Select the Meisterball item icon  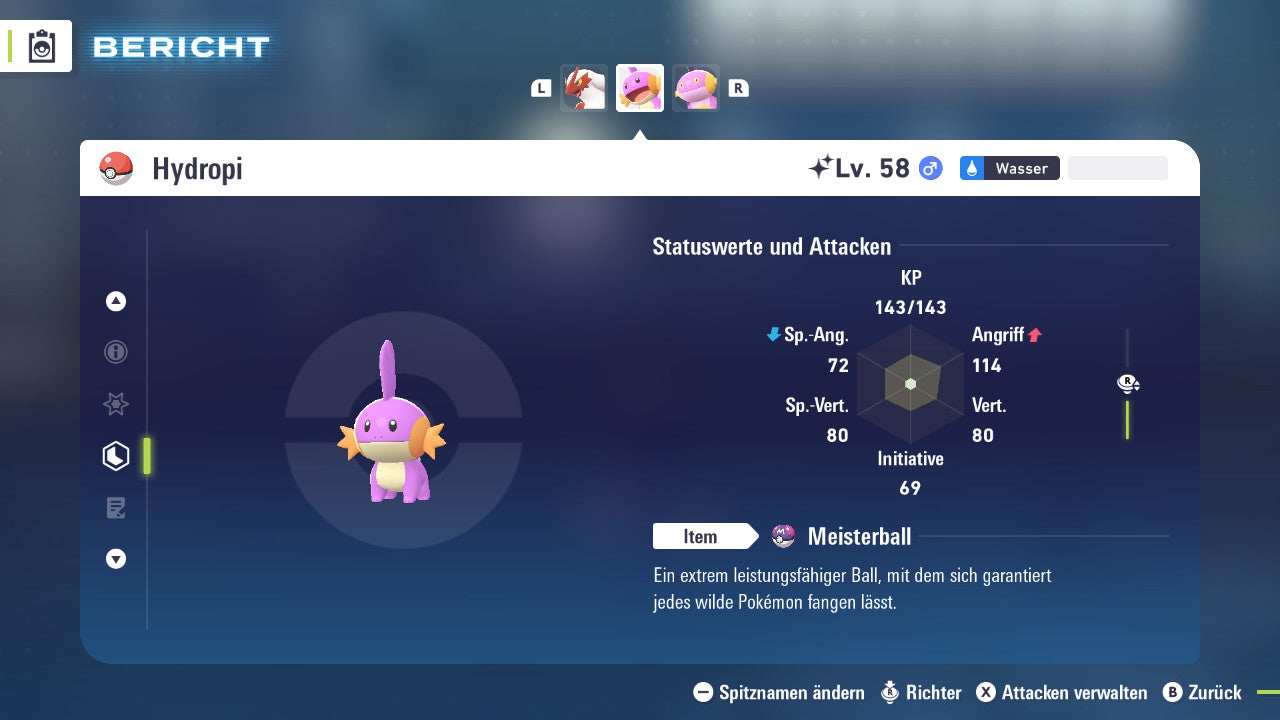[x=784, y=536]
